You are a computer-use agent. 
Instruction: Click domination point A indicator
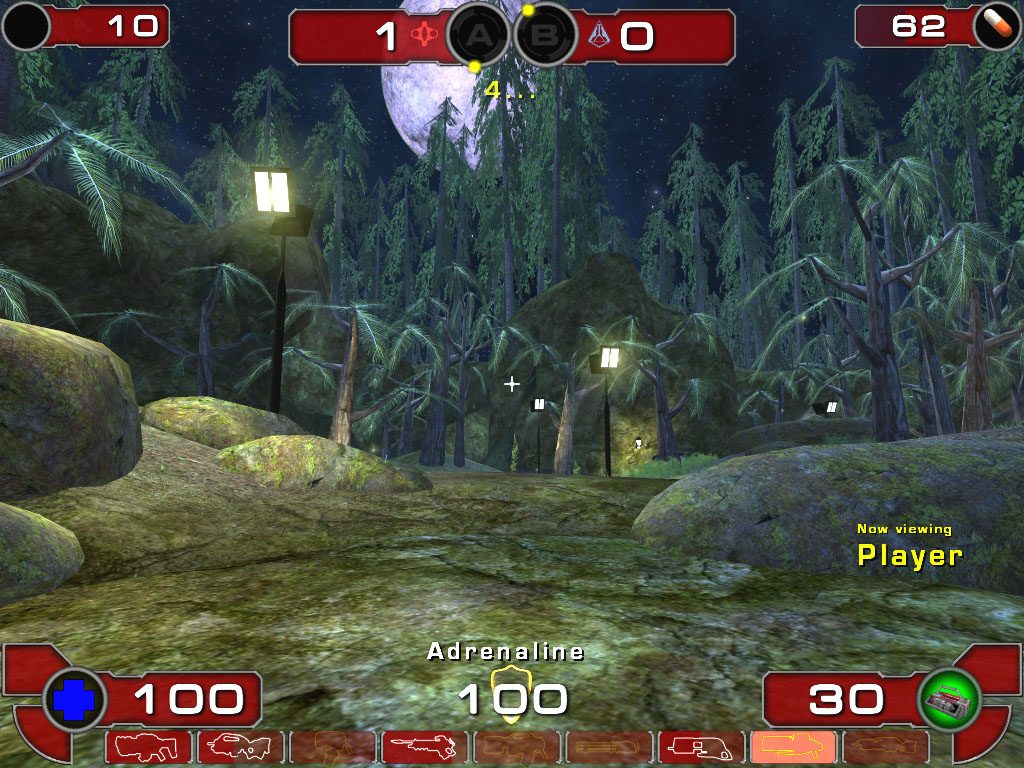point(478,37)
